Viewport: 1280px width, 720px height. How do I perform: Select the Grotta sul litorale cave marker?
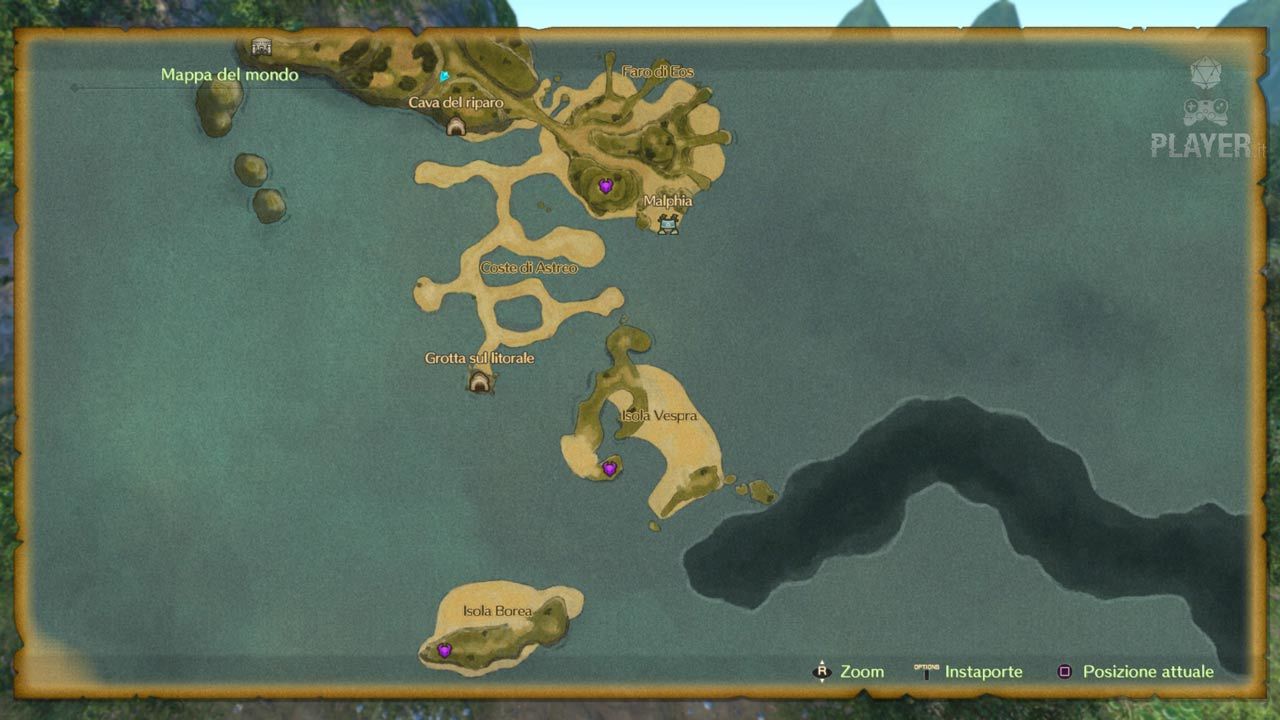pos(480,381)
